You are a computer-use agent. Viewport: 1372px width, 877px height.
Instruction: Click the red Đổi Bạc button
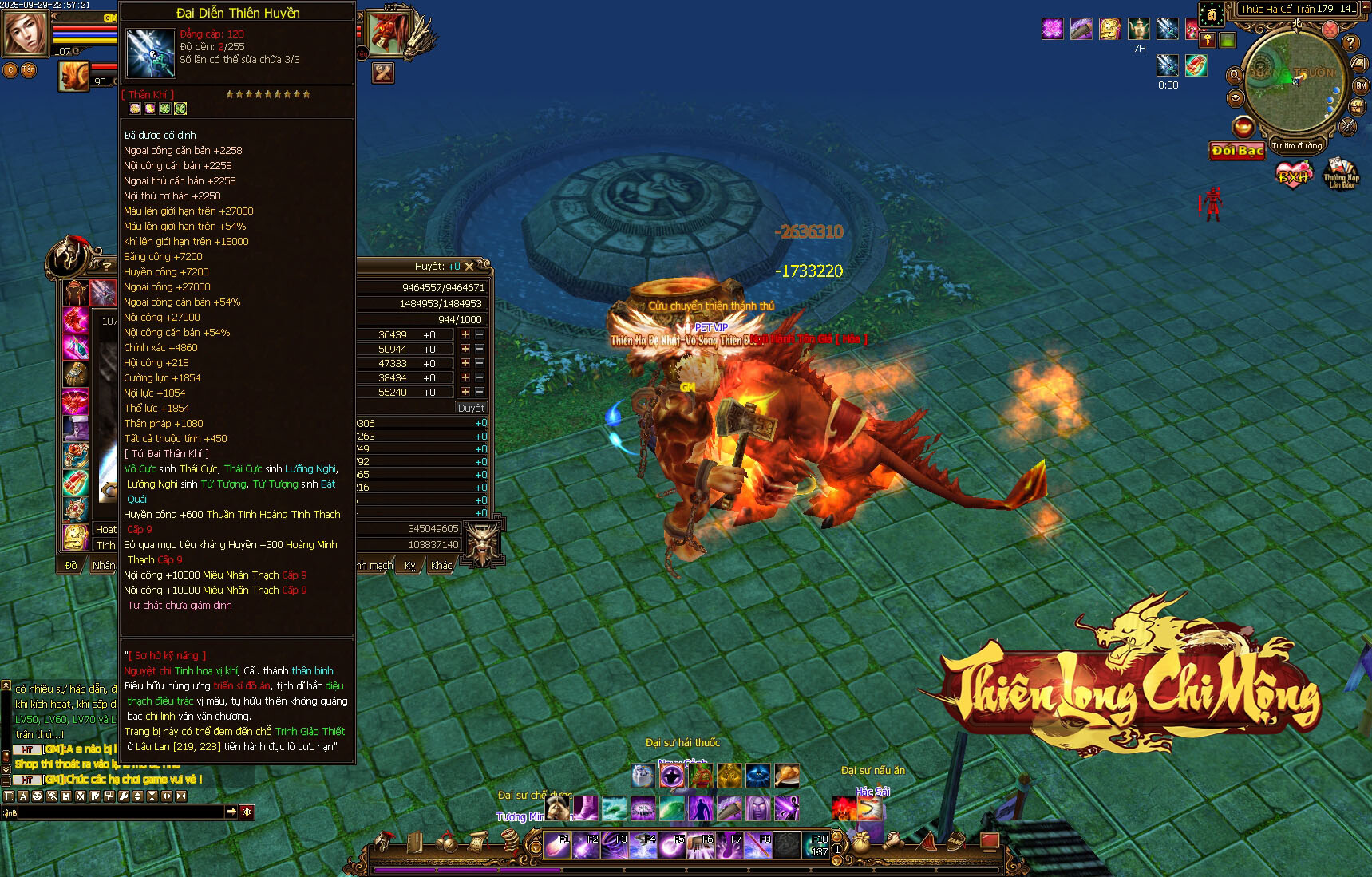pos(1237,151)
